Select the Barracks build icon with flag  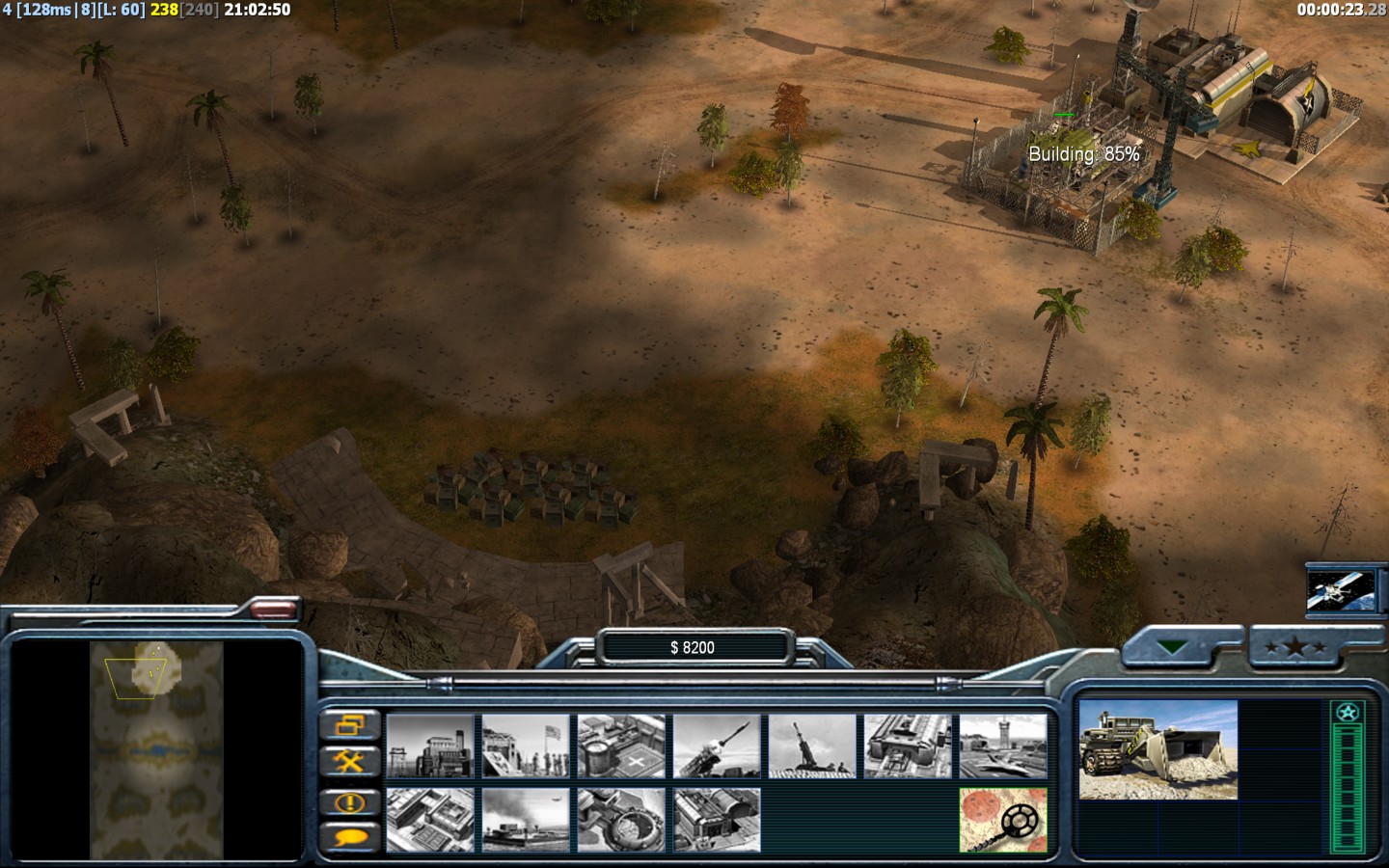[x=526, y=746]
